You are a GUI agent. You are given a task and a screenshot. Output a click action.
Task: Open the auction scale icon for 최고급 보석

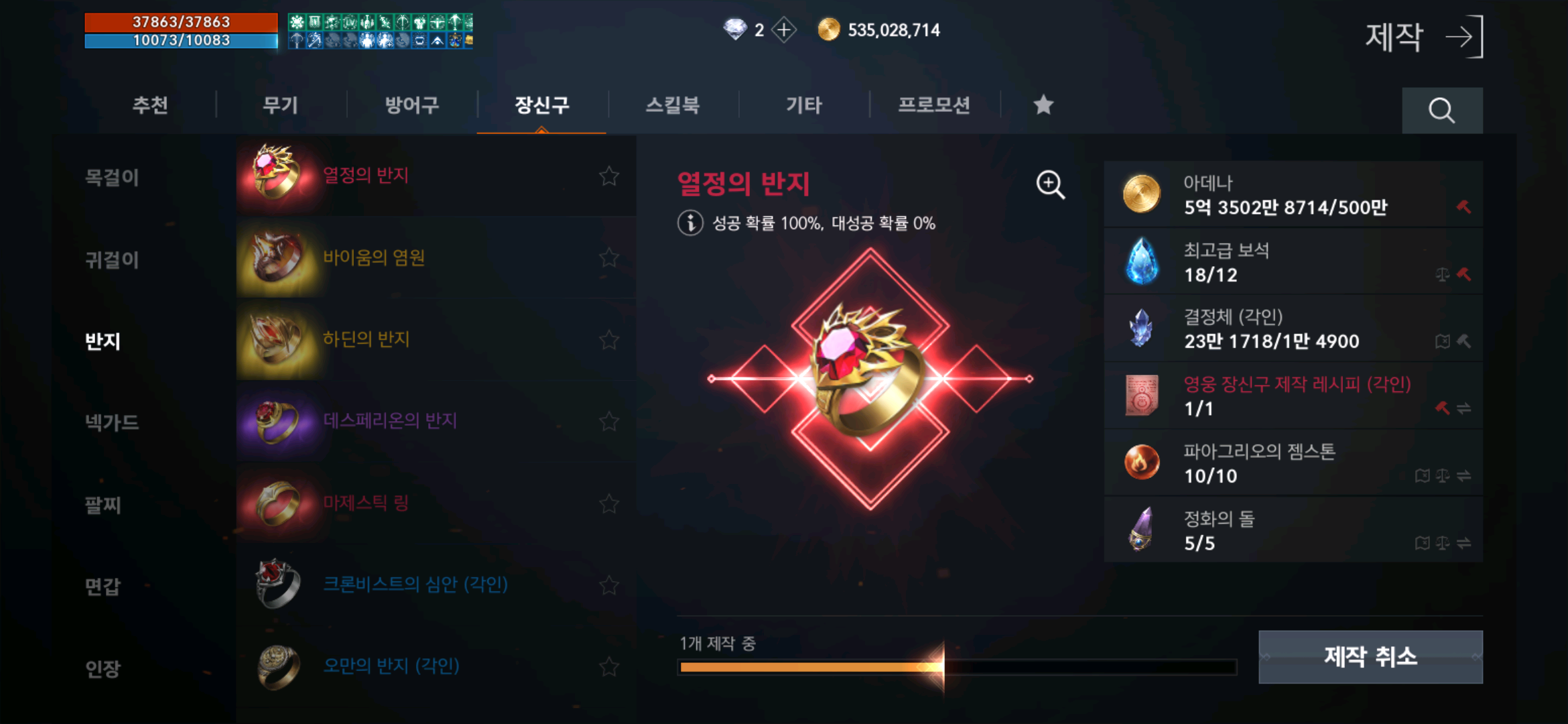coord(1443,276)
